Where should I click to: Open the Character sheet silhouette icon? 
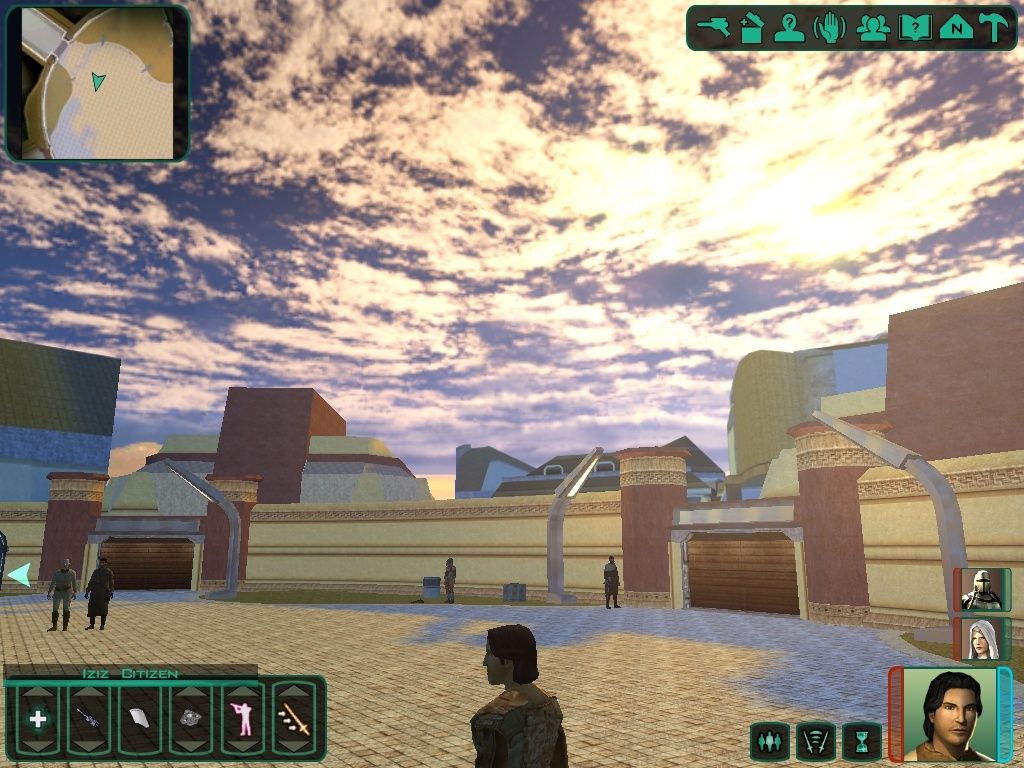(x=789, y=28)
